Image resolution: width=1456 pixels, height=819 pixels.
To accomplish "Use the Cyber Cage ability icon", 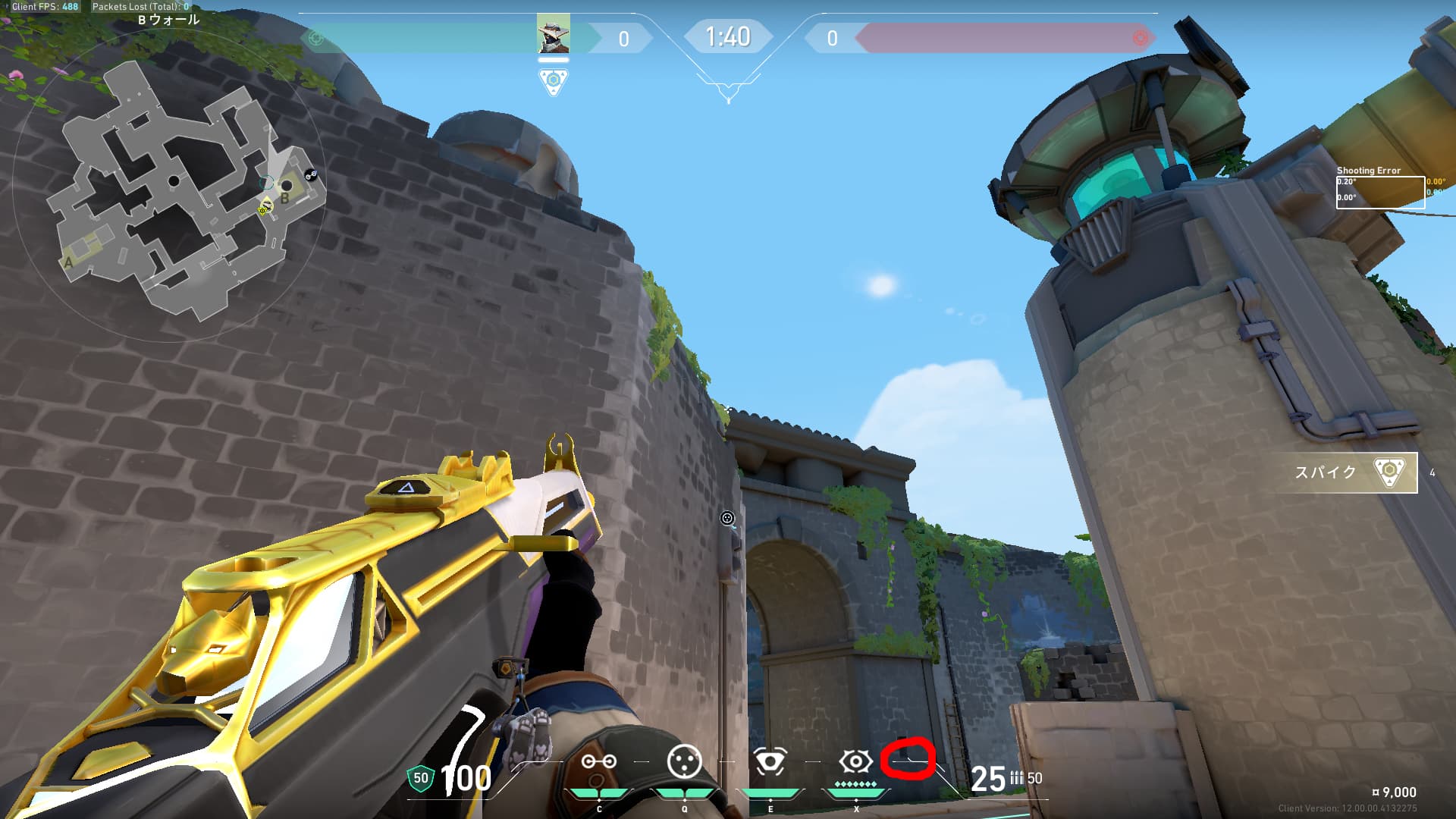I will (x=684, y=761).
